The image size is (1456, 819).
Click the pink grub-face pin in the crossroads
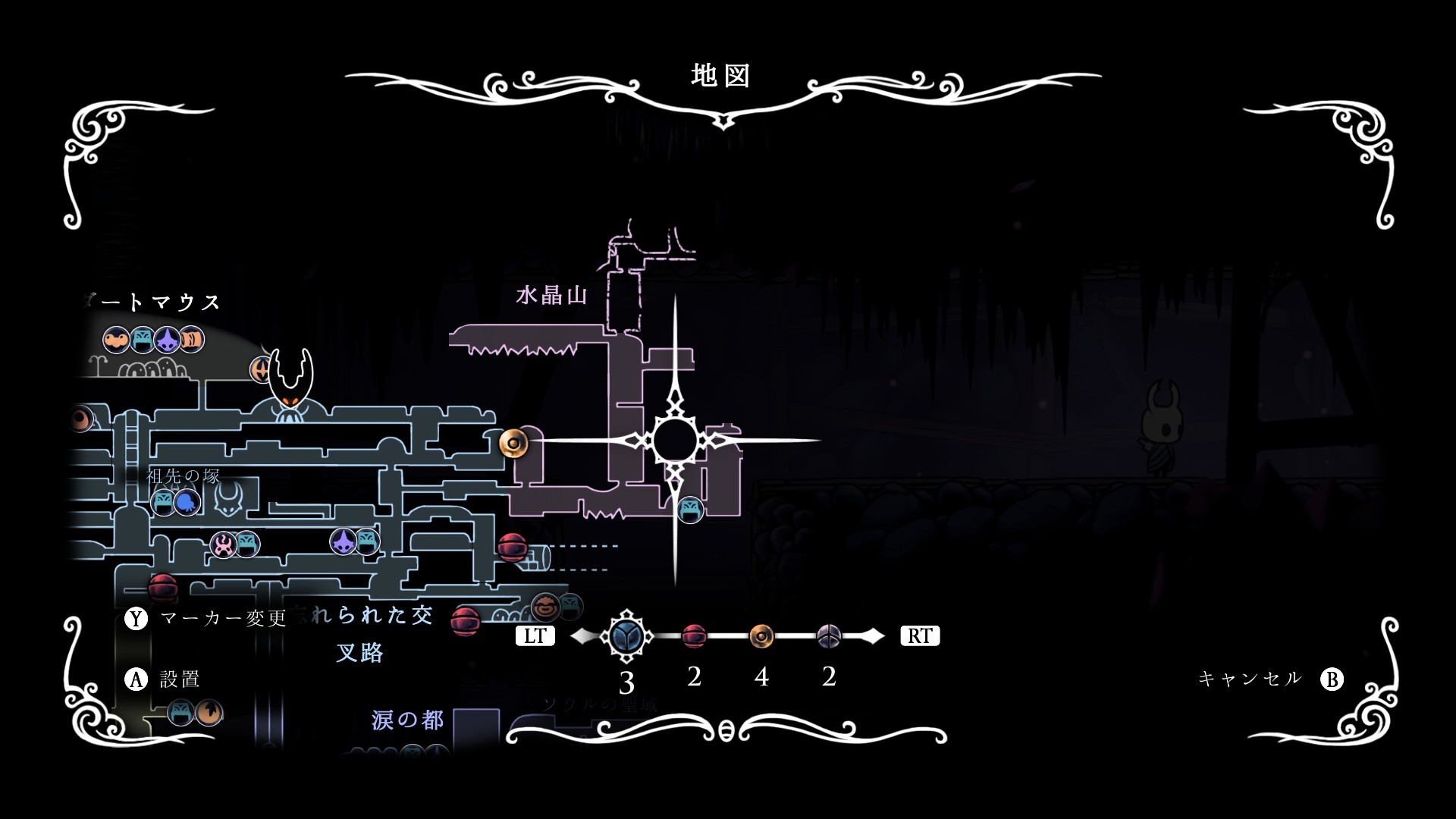223,544
